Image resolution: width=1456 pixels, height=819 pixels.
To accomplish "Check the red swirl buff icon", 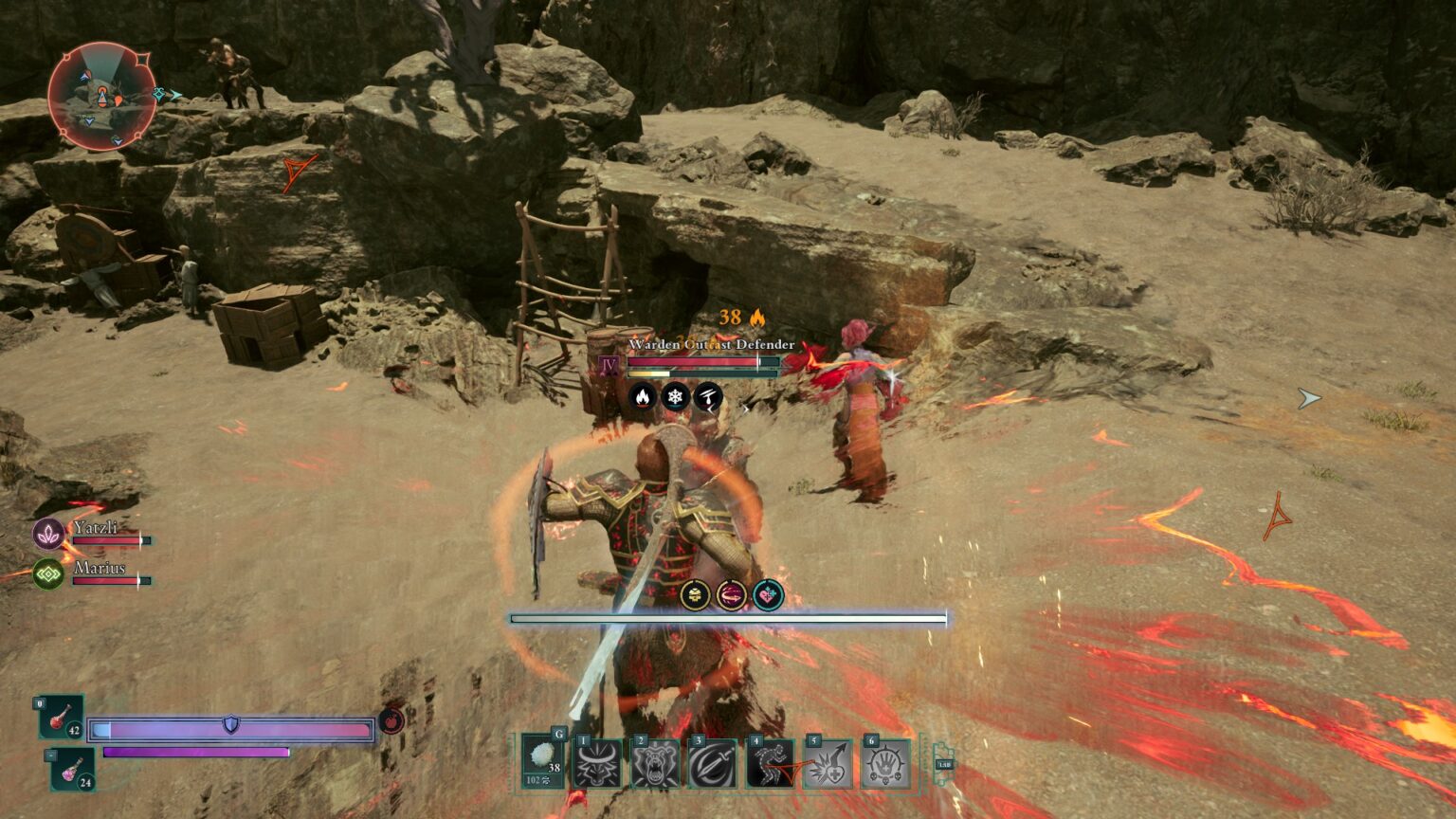I will point(731,595).
